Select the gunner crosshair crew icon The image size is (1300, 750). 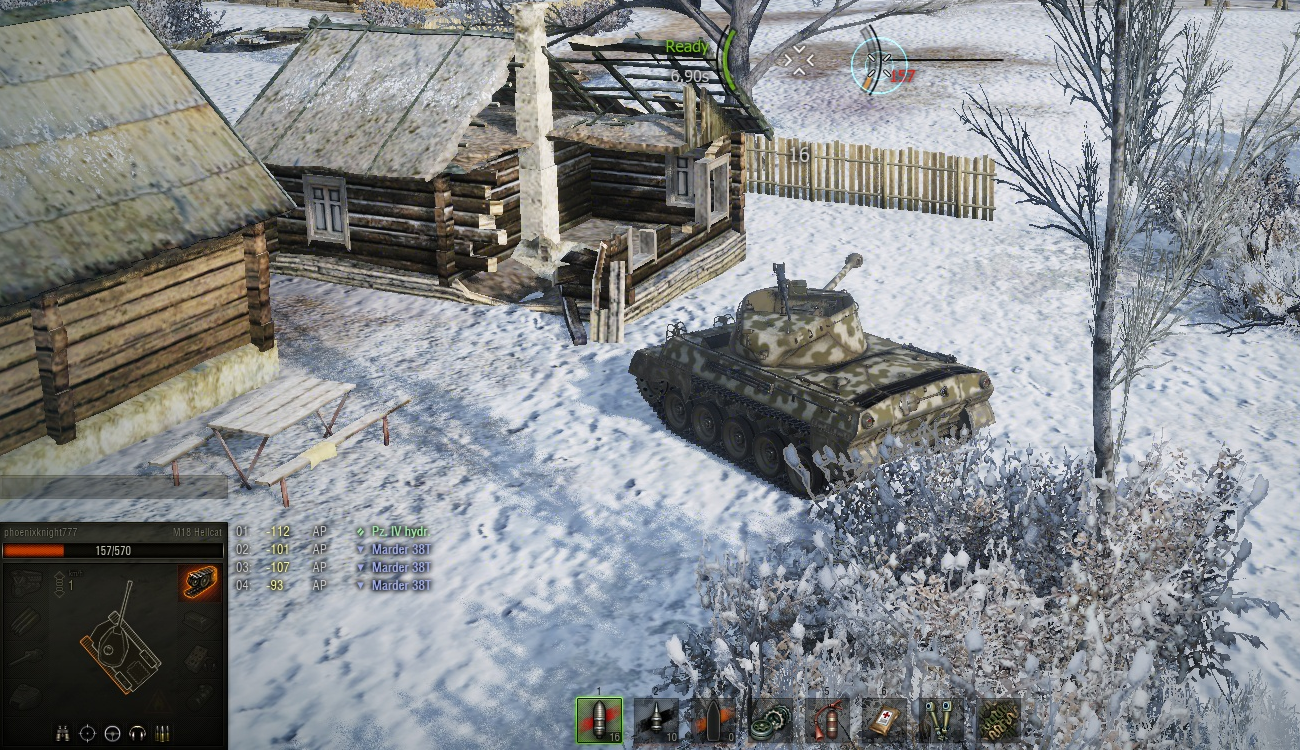tap(87, 733)
